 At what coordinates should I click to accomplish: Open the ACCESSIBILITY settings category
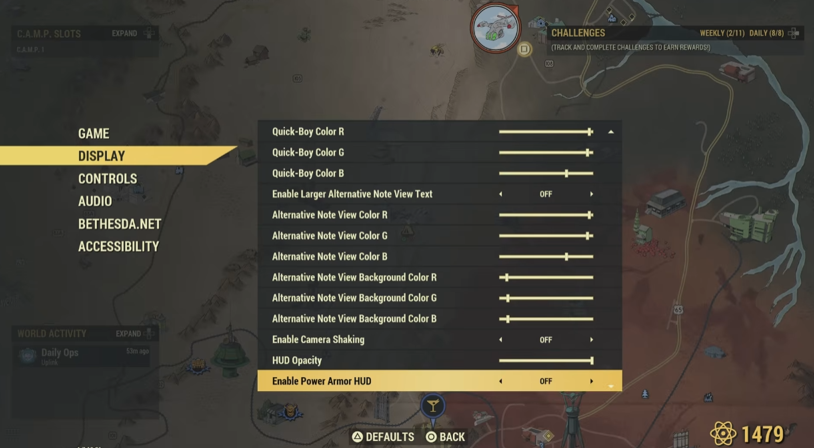coord(118,246)
